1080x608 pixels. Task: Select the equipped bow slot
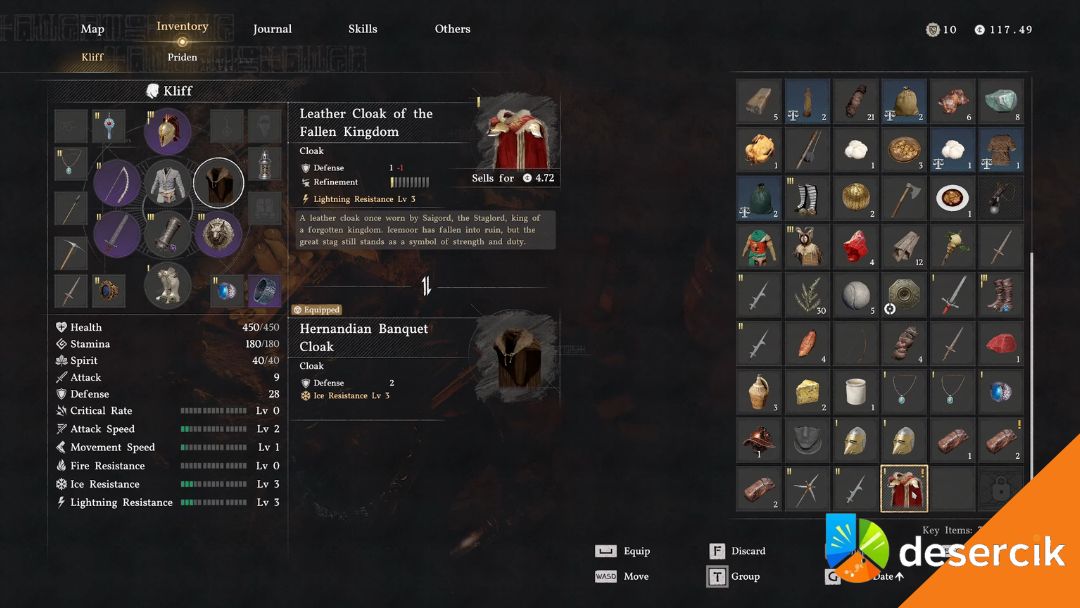click(117, 184)
